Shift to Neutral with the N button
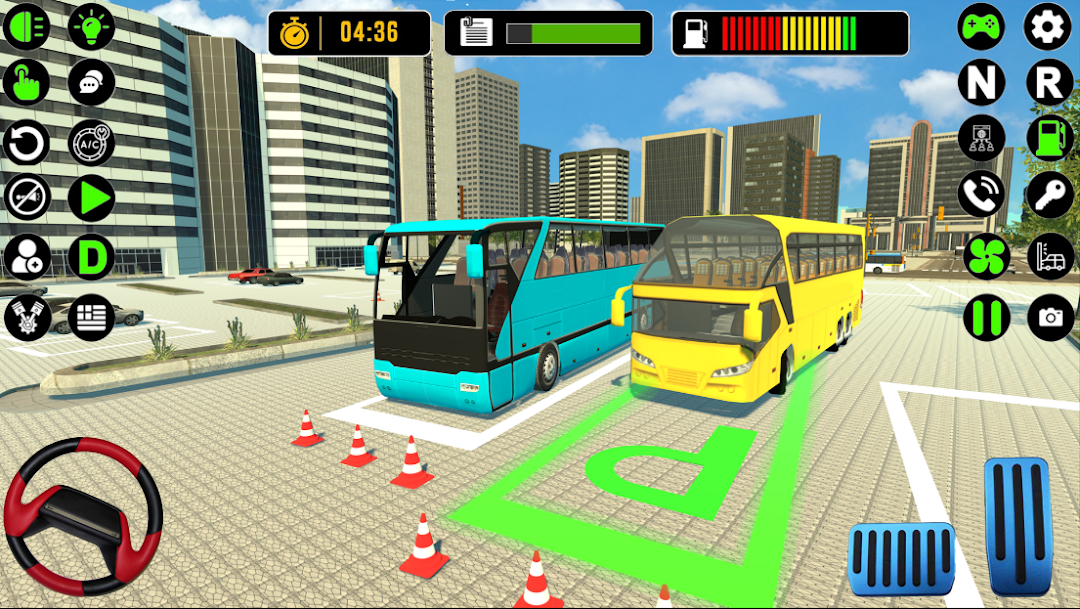Screen dimensions: 1080x609 tap(981, 83)
